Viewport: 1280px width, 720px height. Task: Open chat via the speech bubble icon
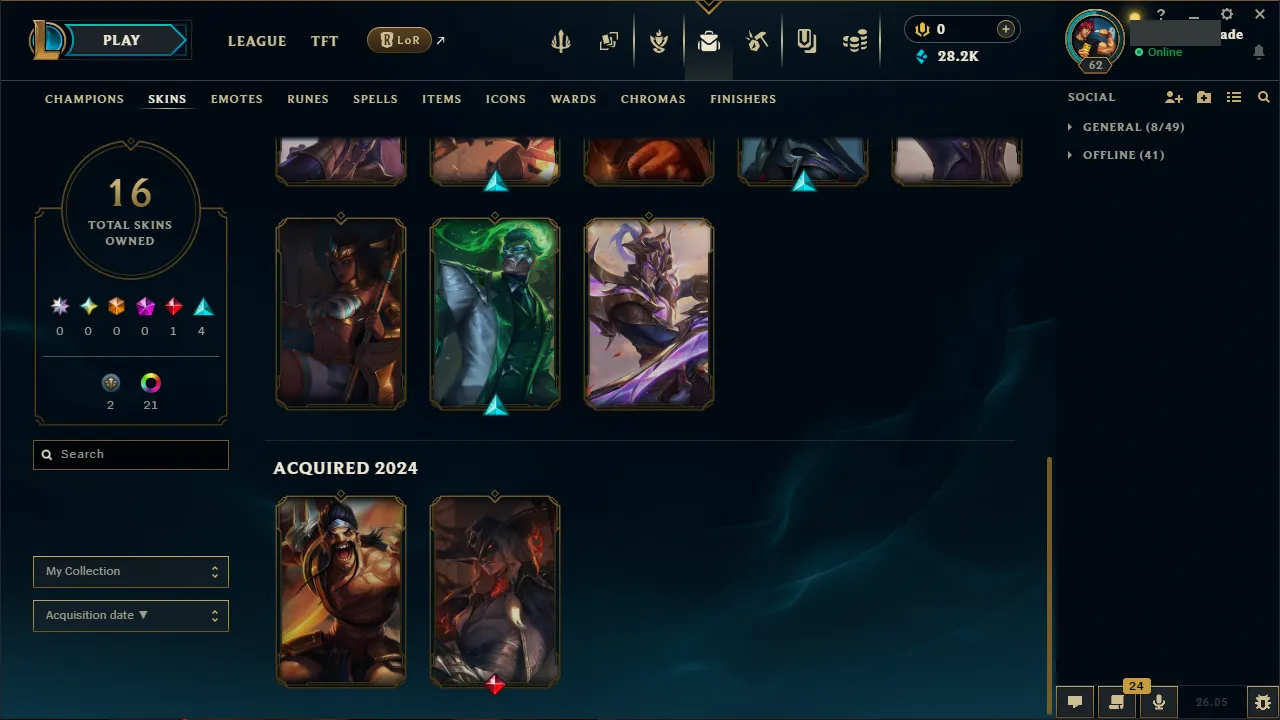[1074, 701]
